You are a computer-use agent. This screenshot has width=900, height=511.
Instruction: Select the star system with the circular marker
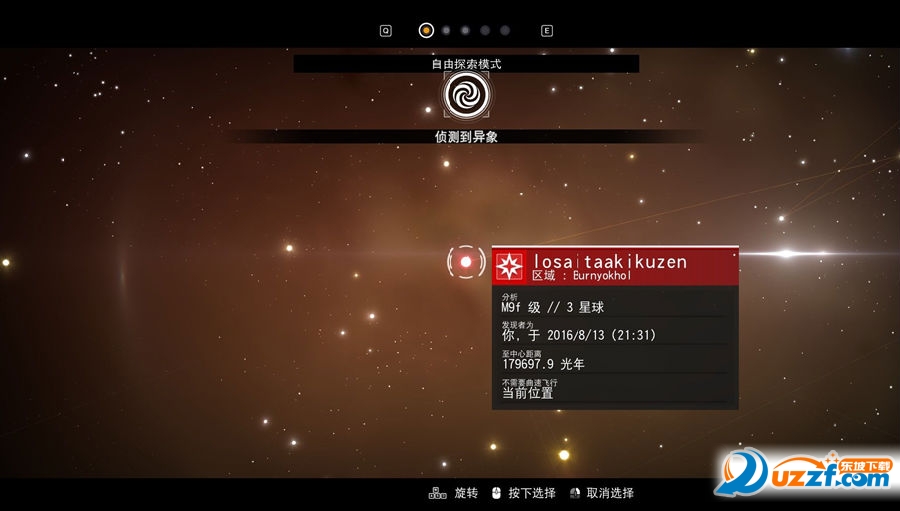tap(466, 262)
